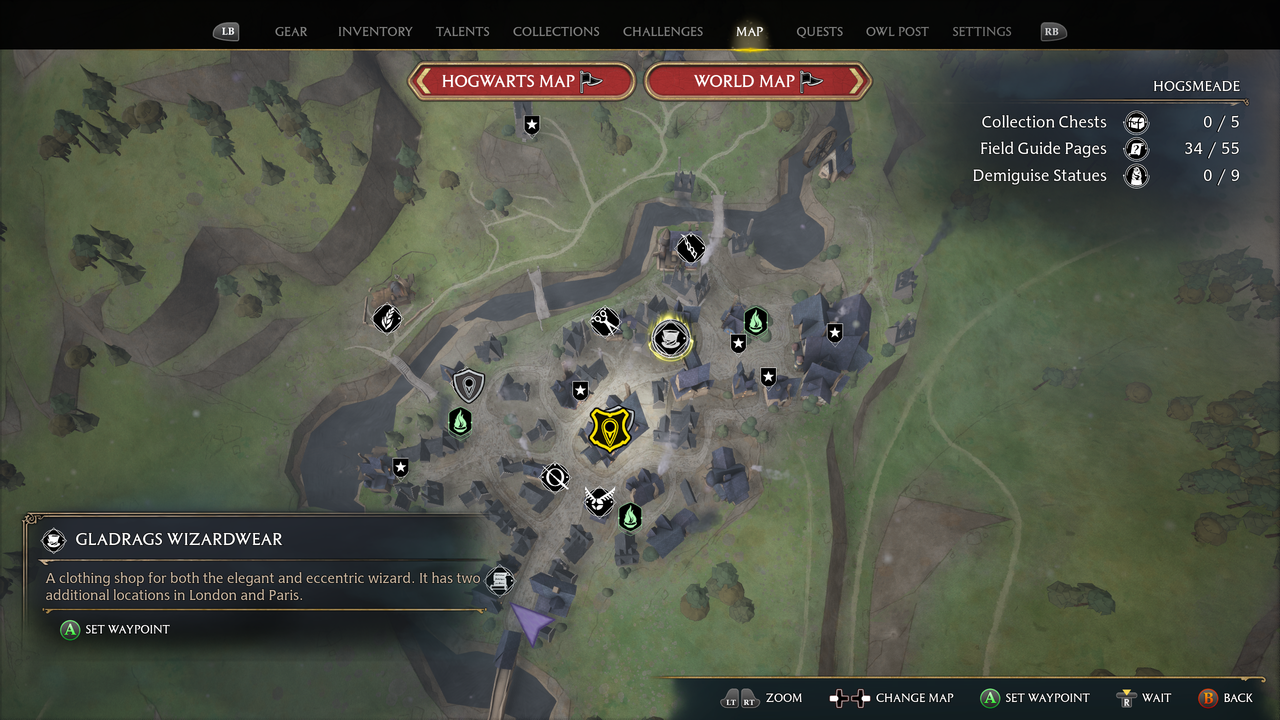This screenshot has width=1280, height=720.
Task: Open the World Map
Action: [758, 82]
